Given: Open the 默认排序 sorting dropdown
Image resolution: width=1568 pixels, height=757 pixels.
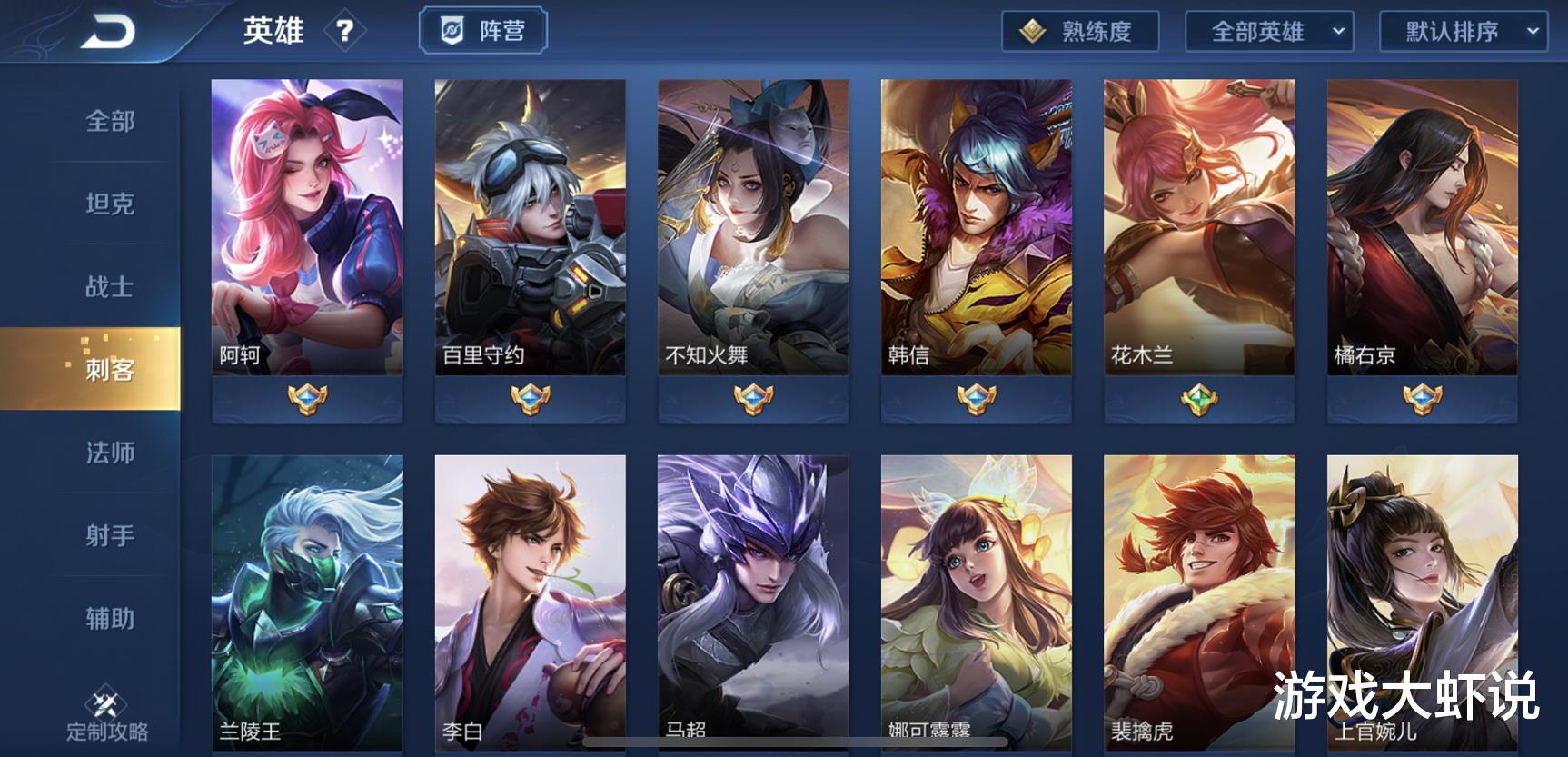Looking at the screenshot, I should [1463, 30].
